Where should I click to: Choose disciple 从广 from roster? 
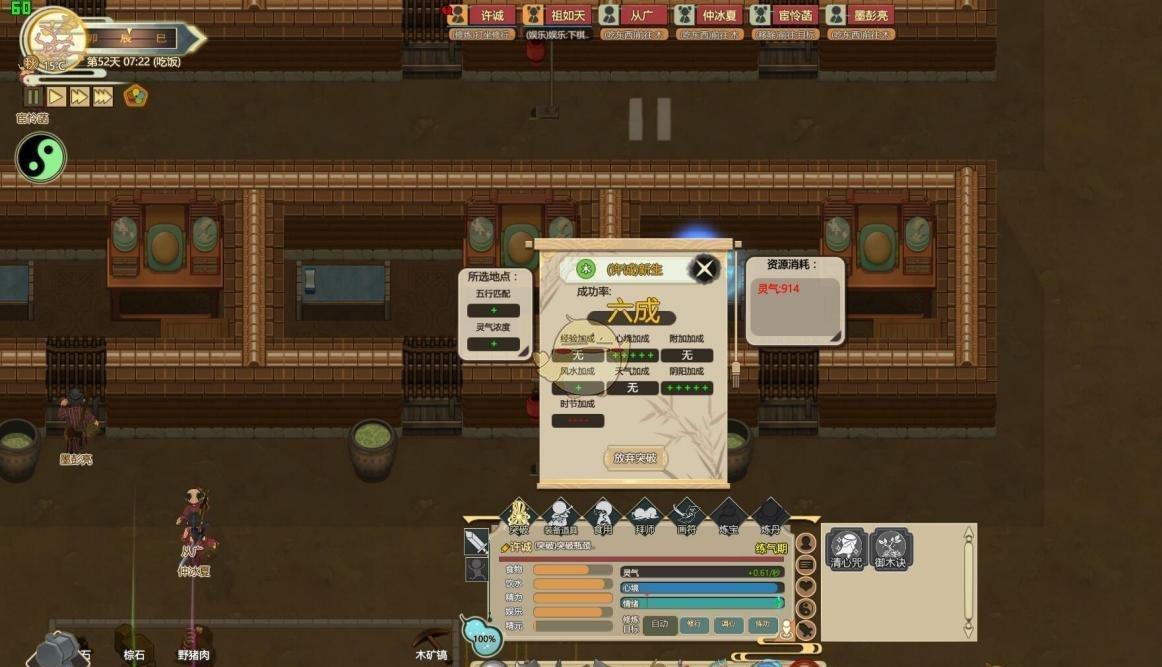click(x=633, y=16)
